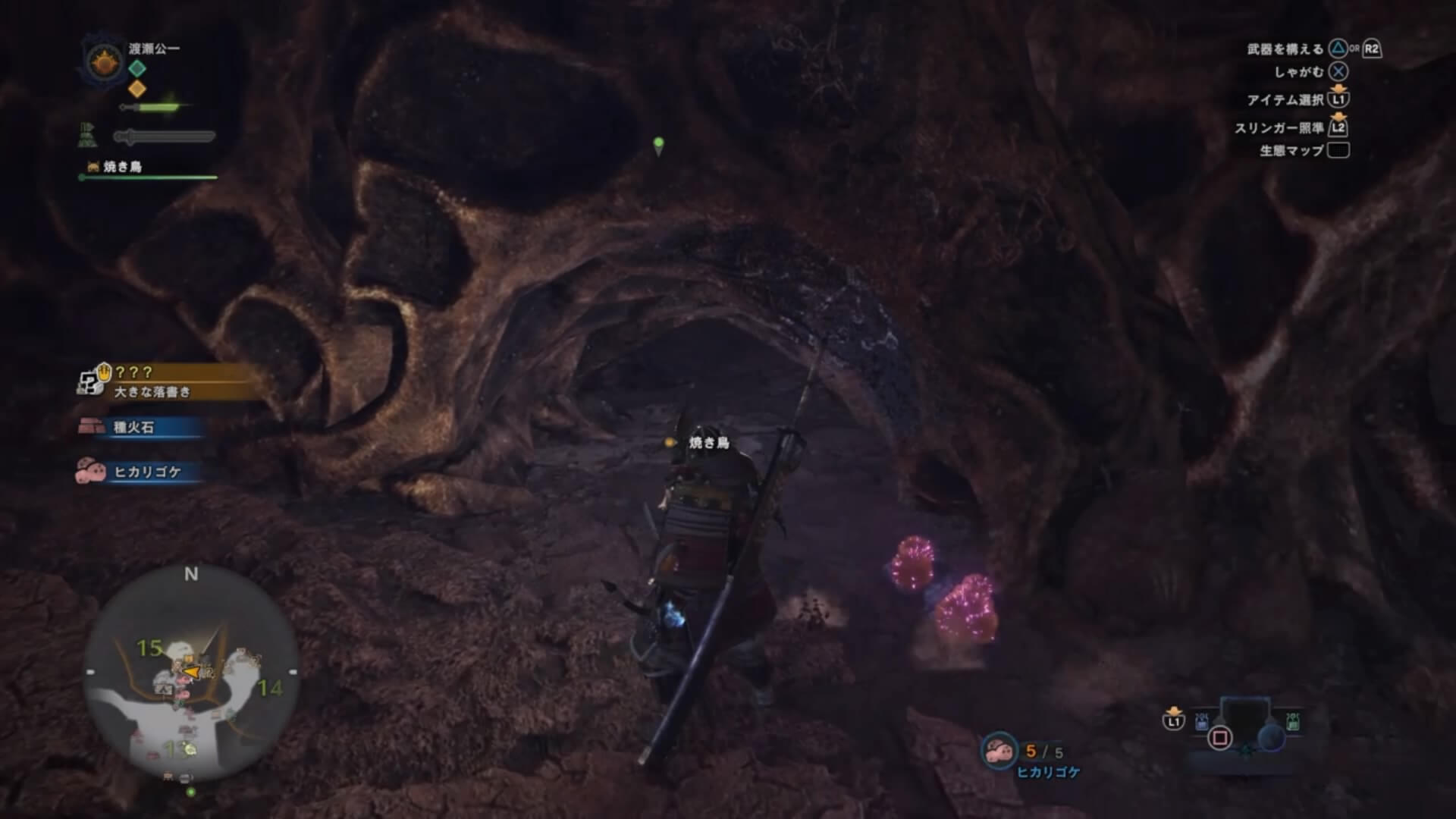Image resolution: width=1456 pixels, height=819 pixels.
Task: Click the ヒカリゴケ slinger ammo icon
Action: click(x=999, y=750)
